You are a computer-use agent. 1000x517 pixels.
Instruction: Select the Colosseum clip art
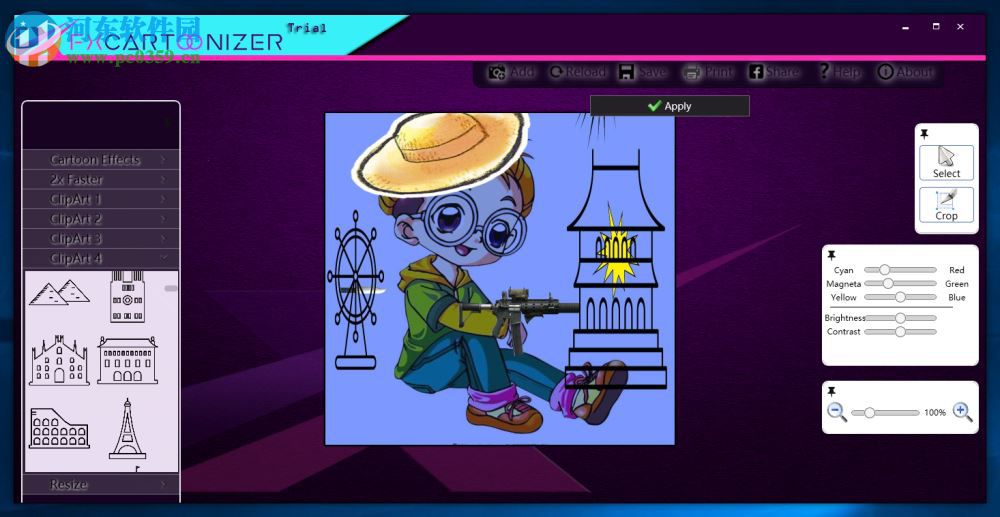click(x=59, y=428)
